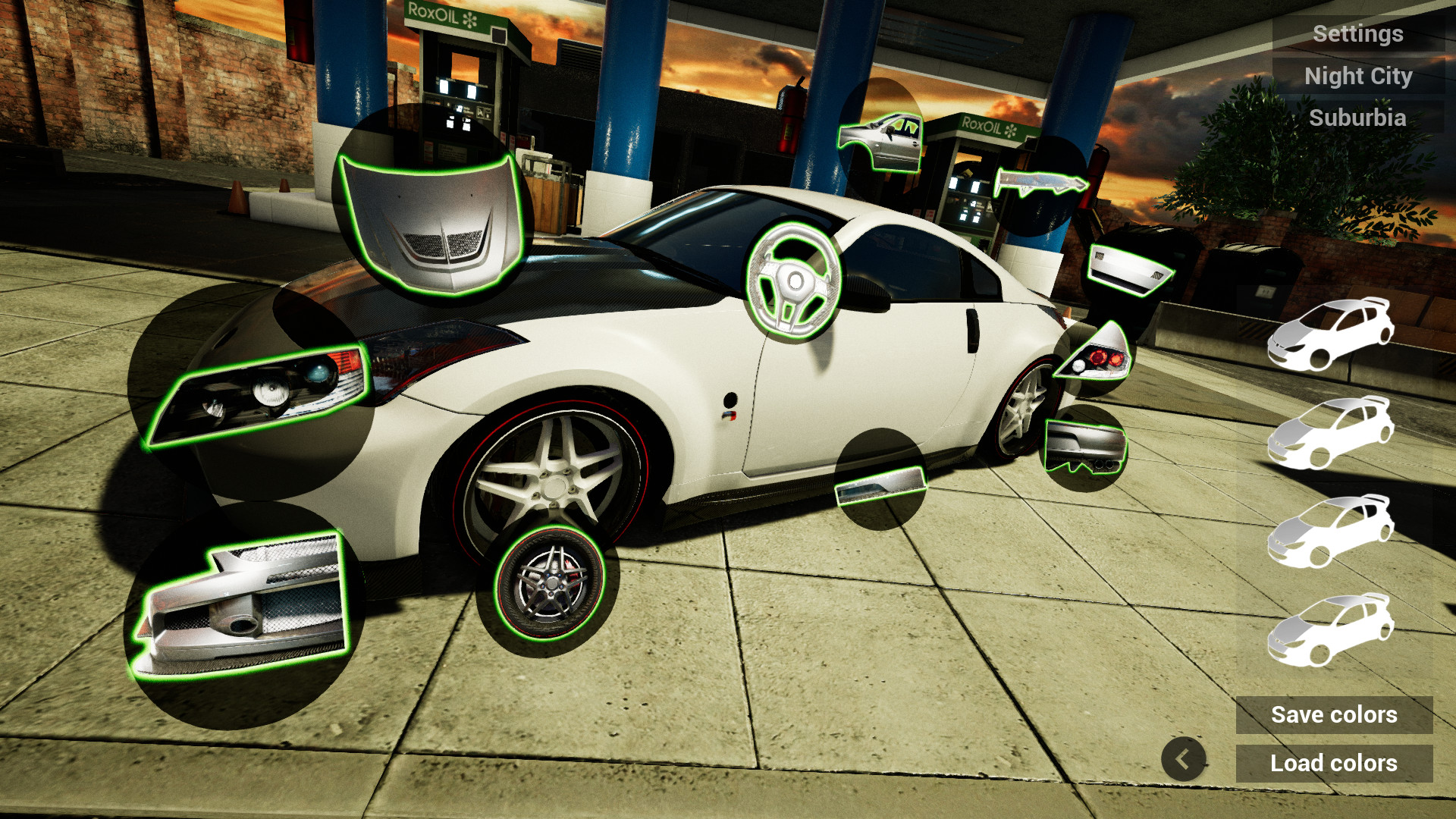Switch to the Night City scene
This screenshot has height=819, width=1456.
pos(1358,75)
